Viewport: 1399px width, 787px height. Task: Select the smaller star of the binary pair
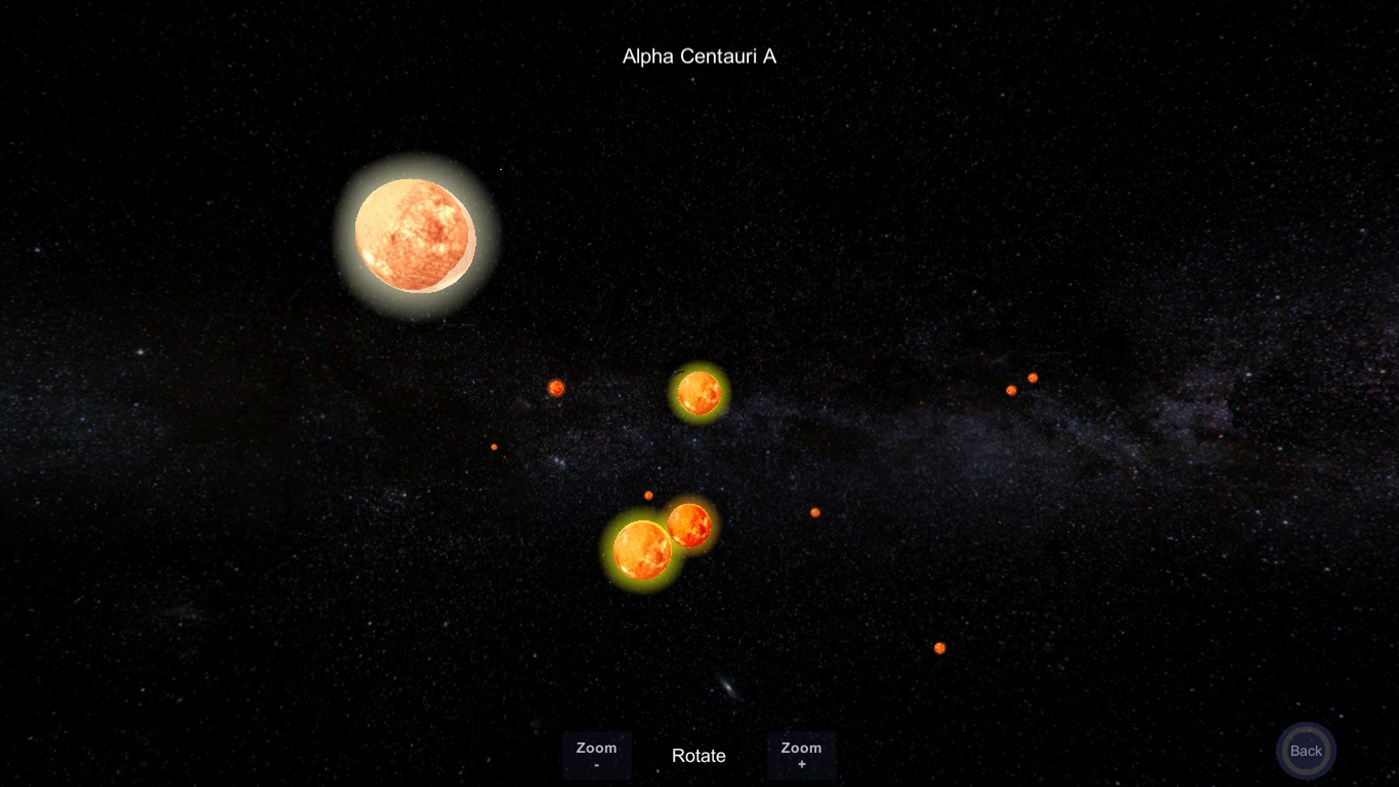tap(688, 524)
